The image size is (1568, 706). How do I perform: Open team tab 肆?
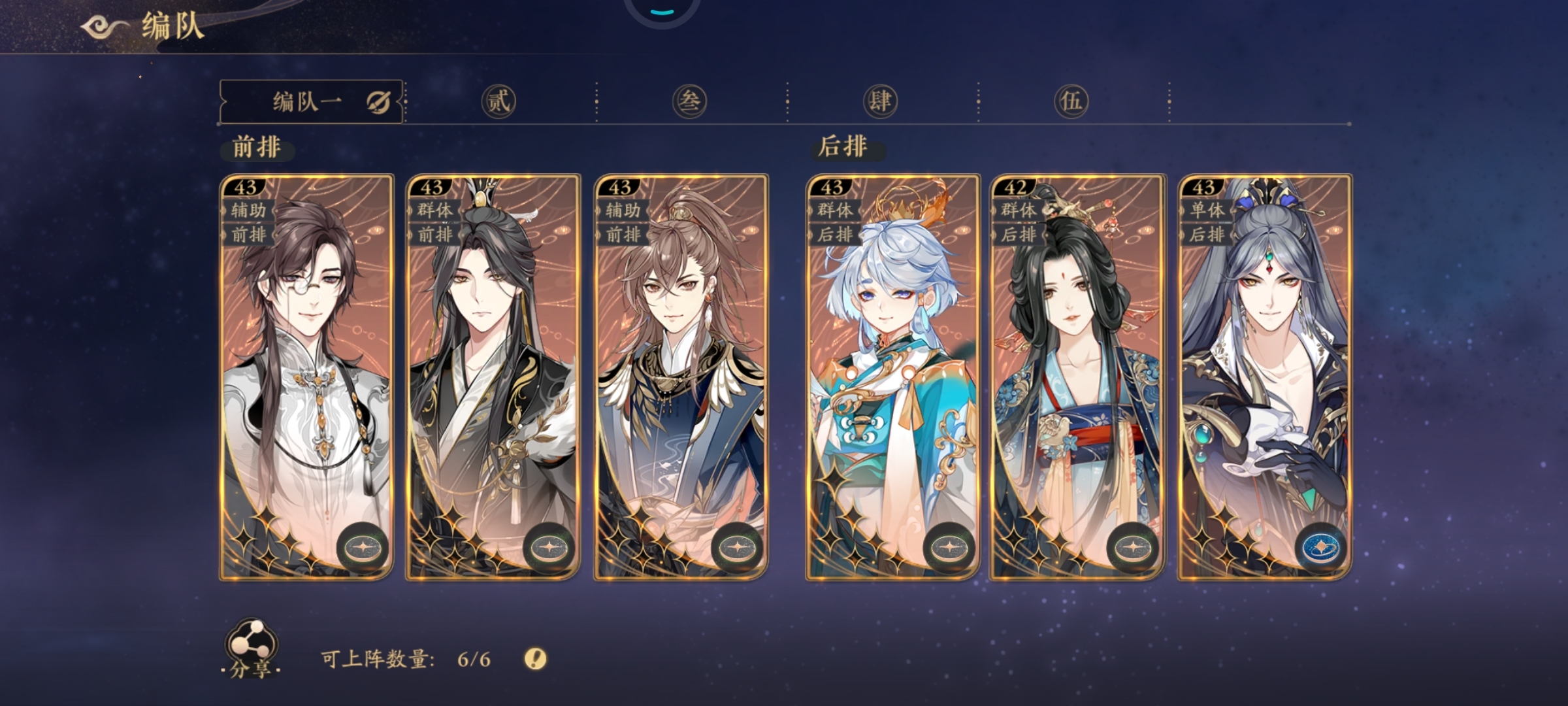pos(880,102)
